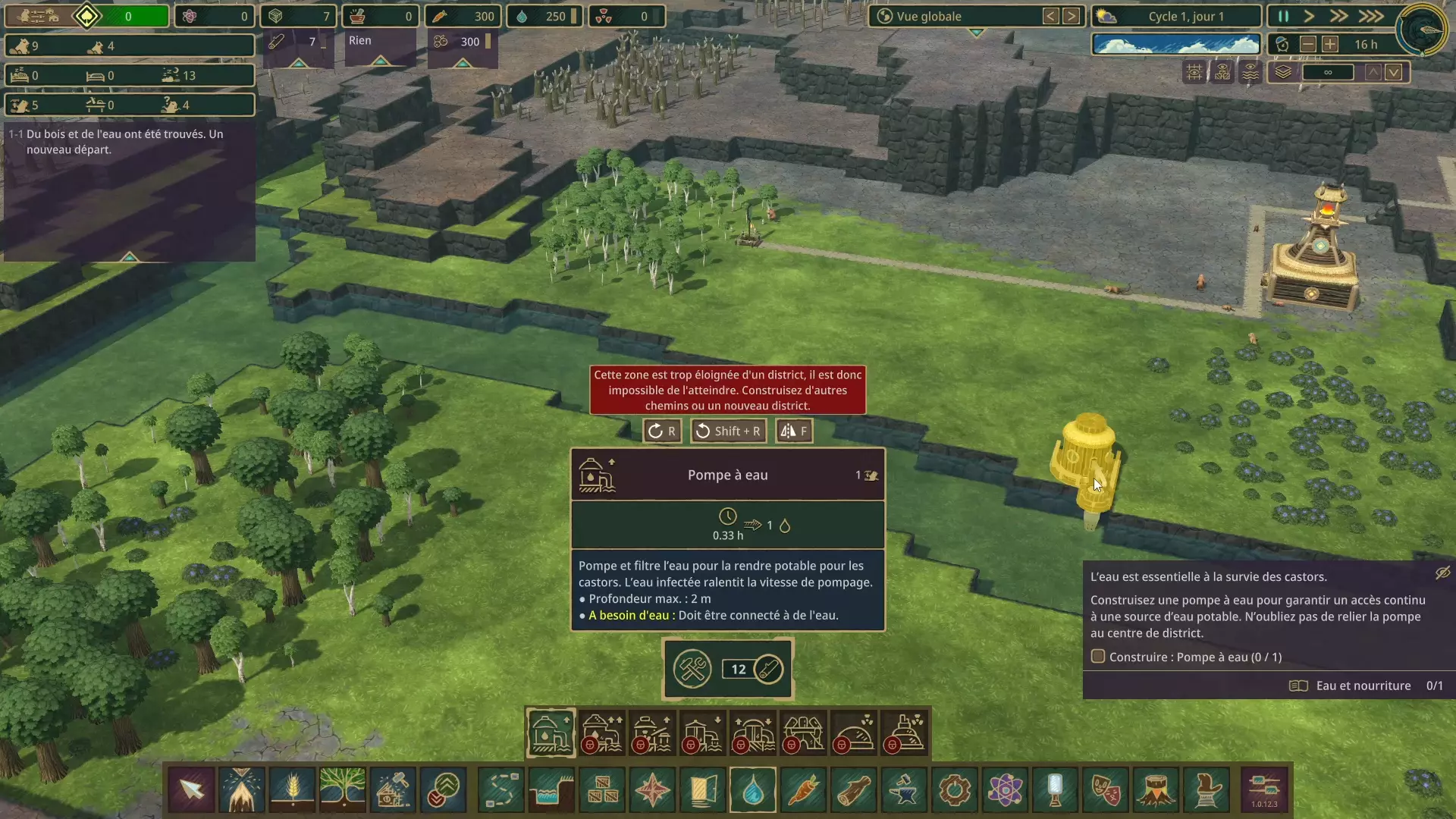Collapse the notification log panel arrow
Image resolution: width=1456 pixels, height=819 pixels.
[x=130, y=257]
